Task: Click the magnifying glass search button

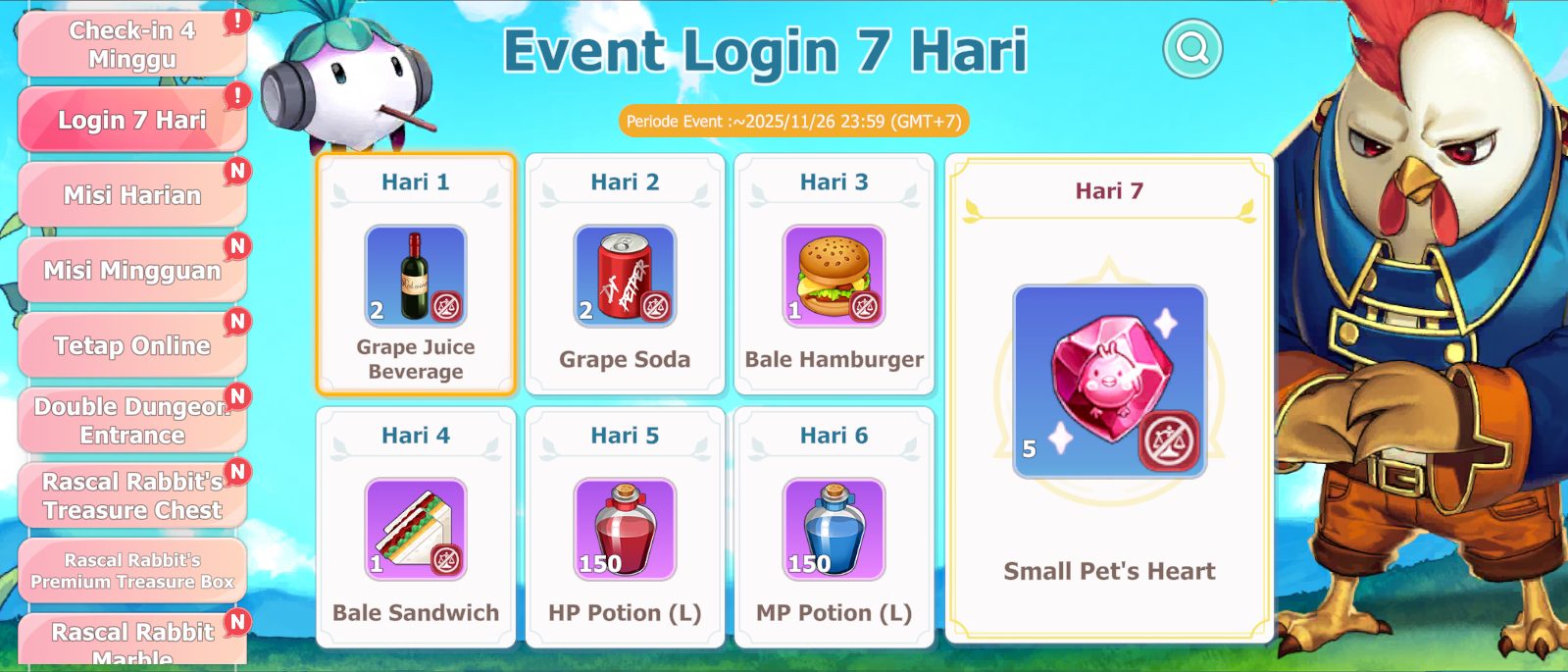Action: click(x=1192, y=48)
